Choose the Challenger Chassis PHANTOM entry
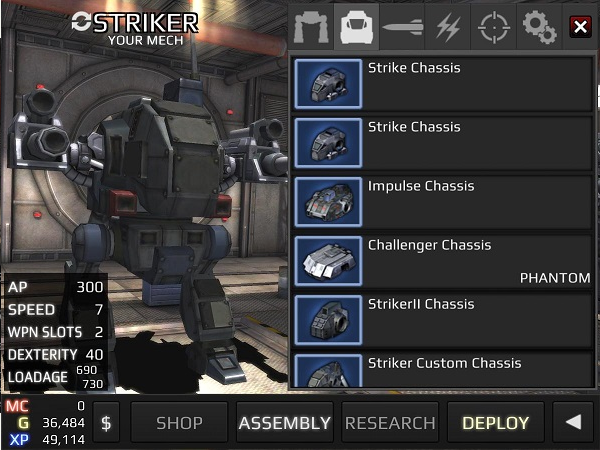 pos(442,262)
